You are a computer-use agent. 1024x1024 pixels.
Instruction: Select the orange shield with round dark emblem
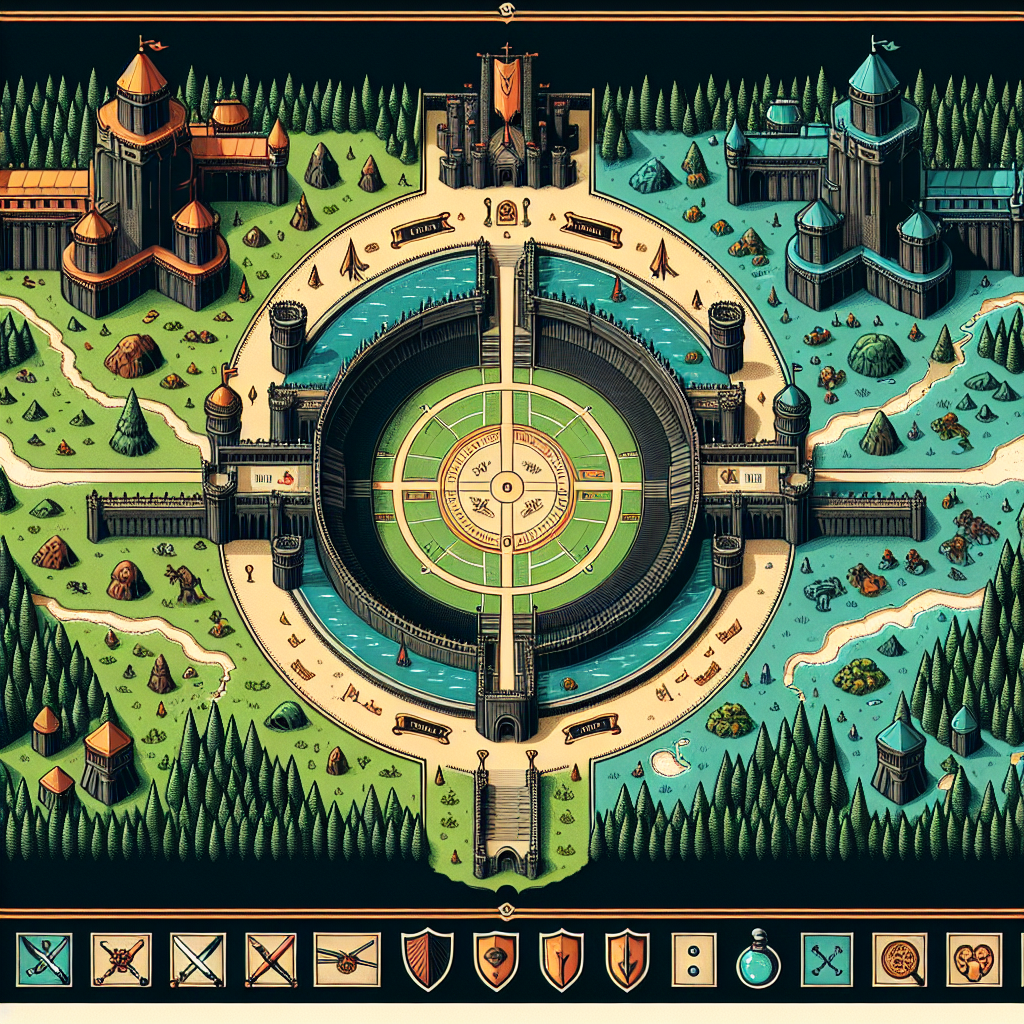click(495, 960)
